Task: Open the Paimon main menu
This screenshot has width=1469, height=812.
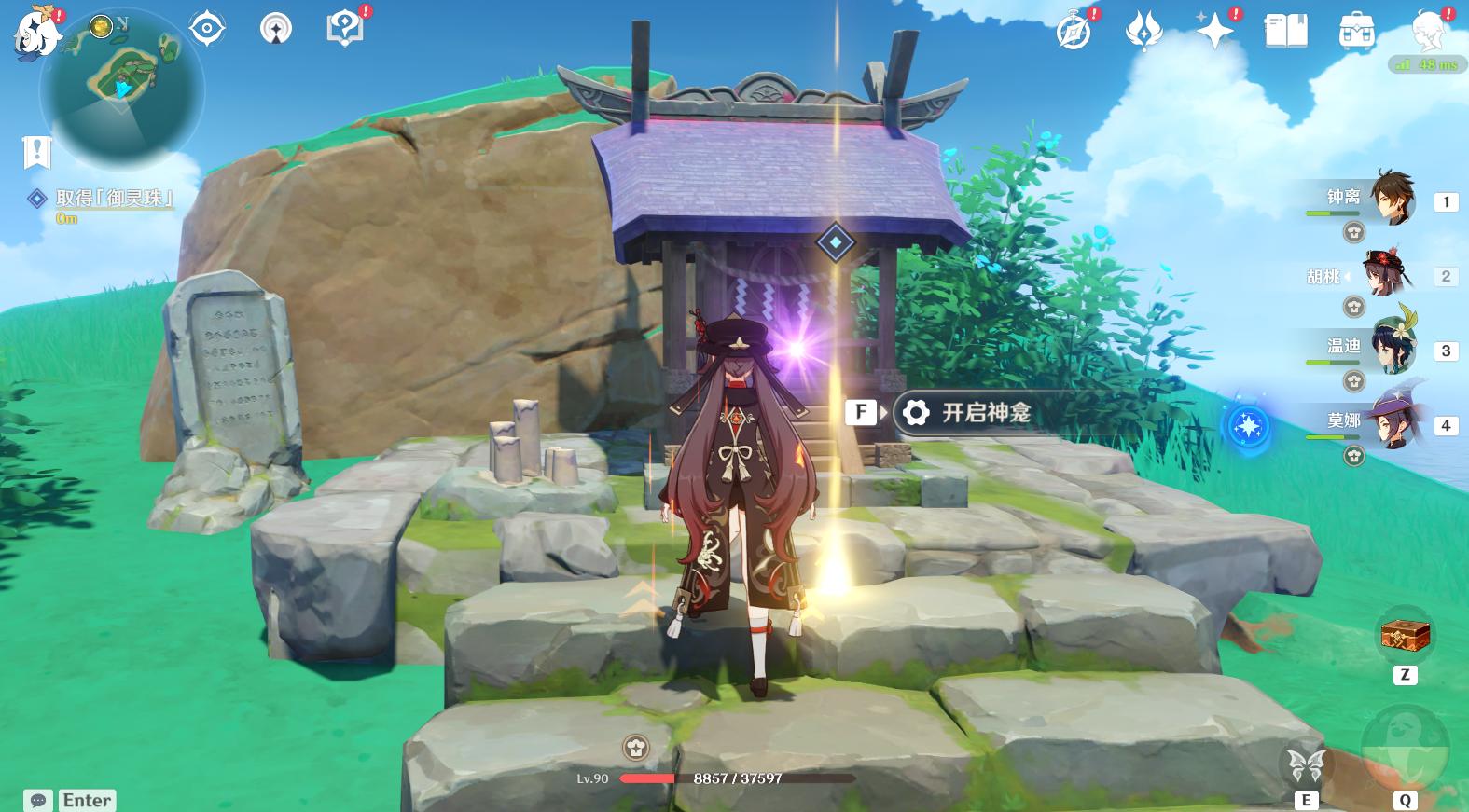Action: 37,34
